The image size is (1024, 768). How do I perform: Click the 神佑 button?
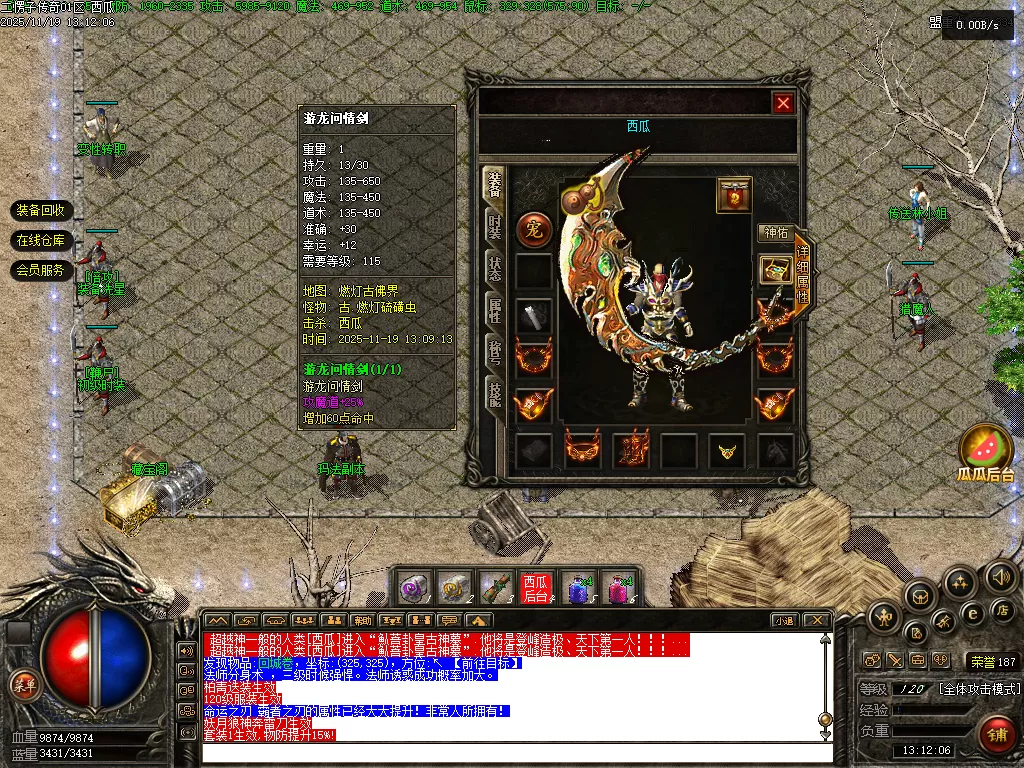pos(776,233)
